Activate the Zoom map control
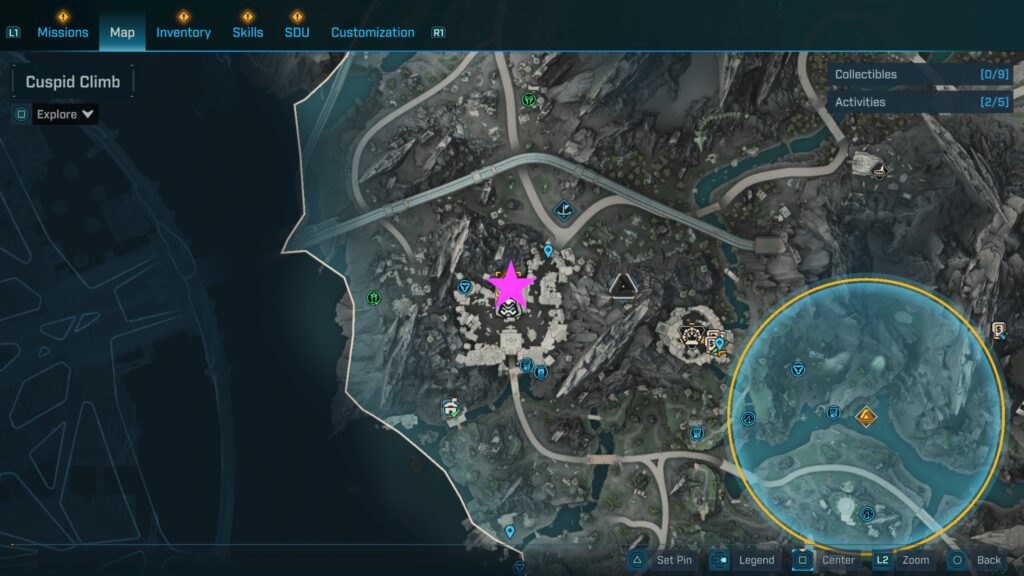 click(x=905, y=560)
